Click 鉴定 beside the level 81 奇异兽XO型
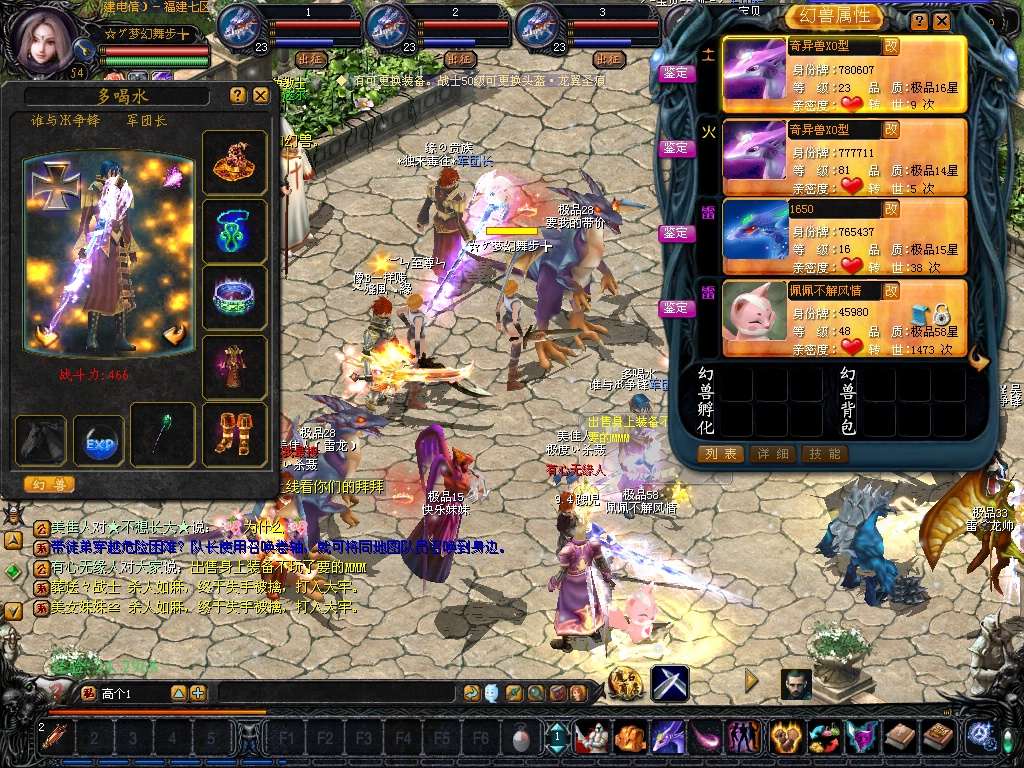 [x=676, y=148]
